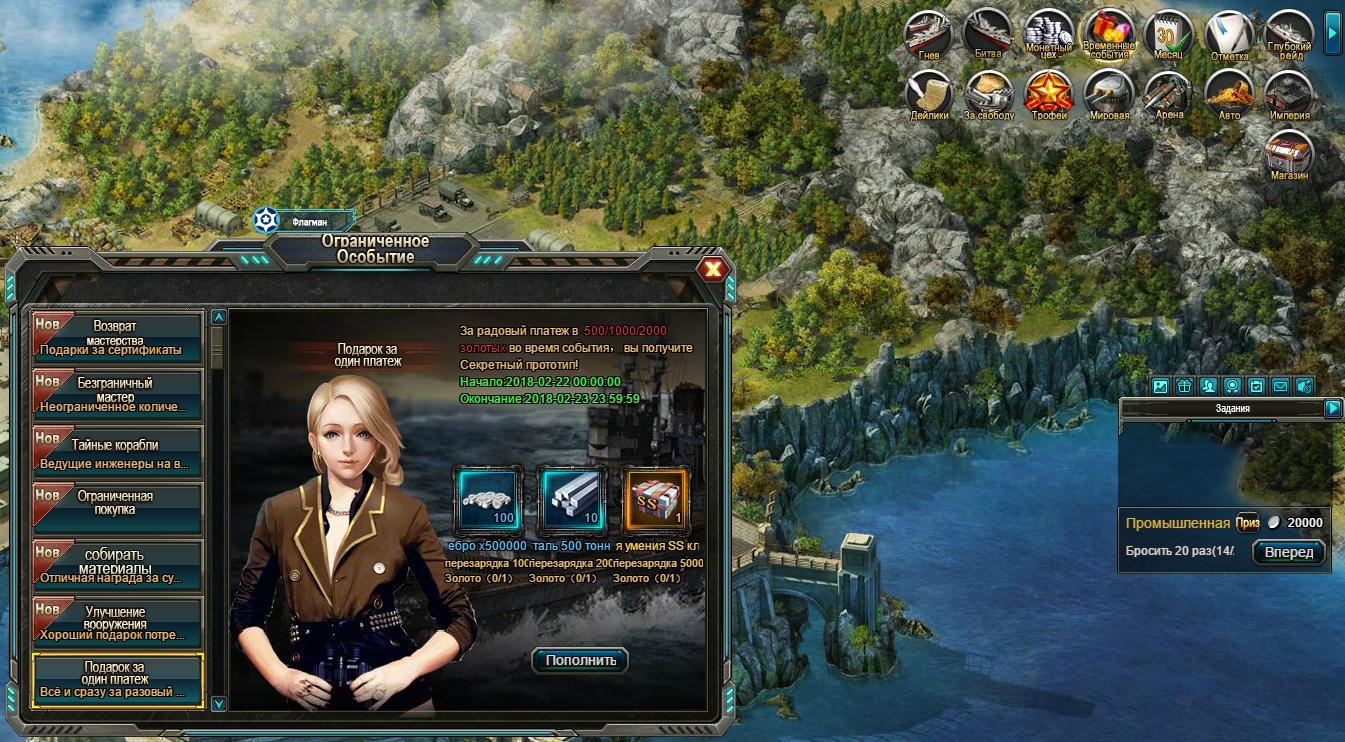Expand the Задания panel arrow
Viewport: 1345px width, 742px height.
pos(1332,408)
